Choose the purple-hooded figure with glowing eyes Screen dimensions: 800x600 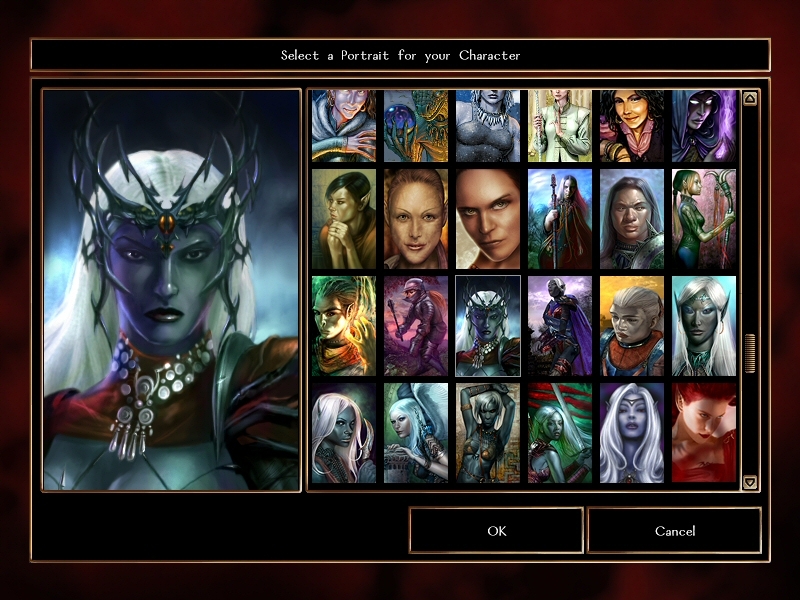704,126
